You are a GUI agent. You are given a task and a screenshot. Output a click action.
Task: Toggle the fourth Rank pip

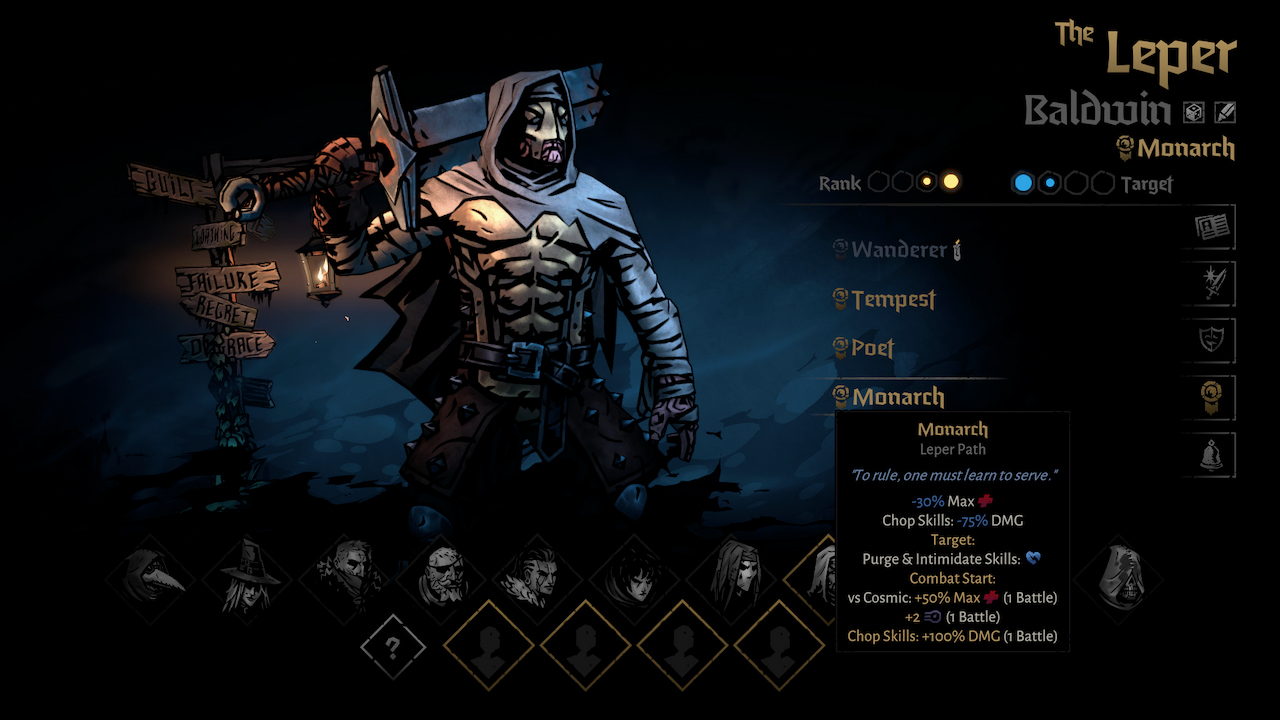click(951, 181)
